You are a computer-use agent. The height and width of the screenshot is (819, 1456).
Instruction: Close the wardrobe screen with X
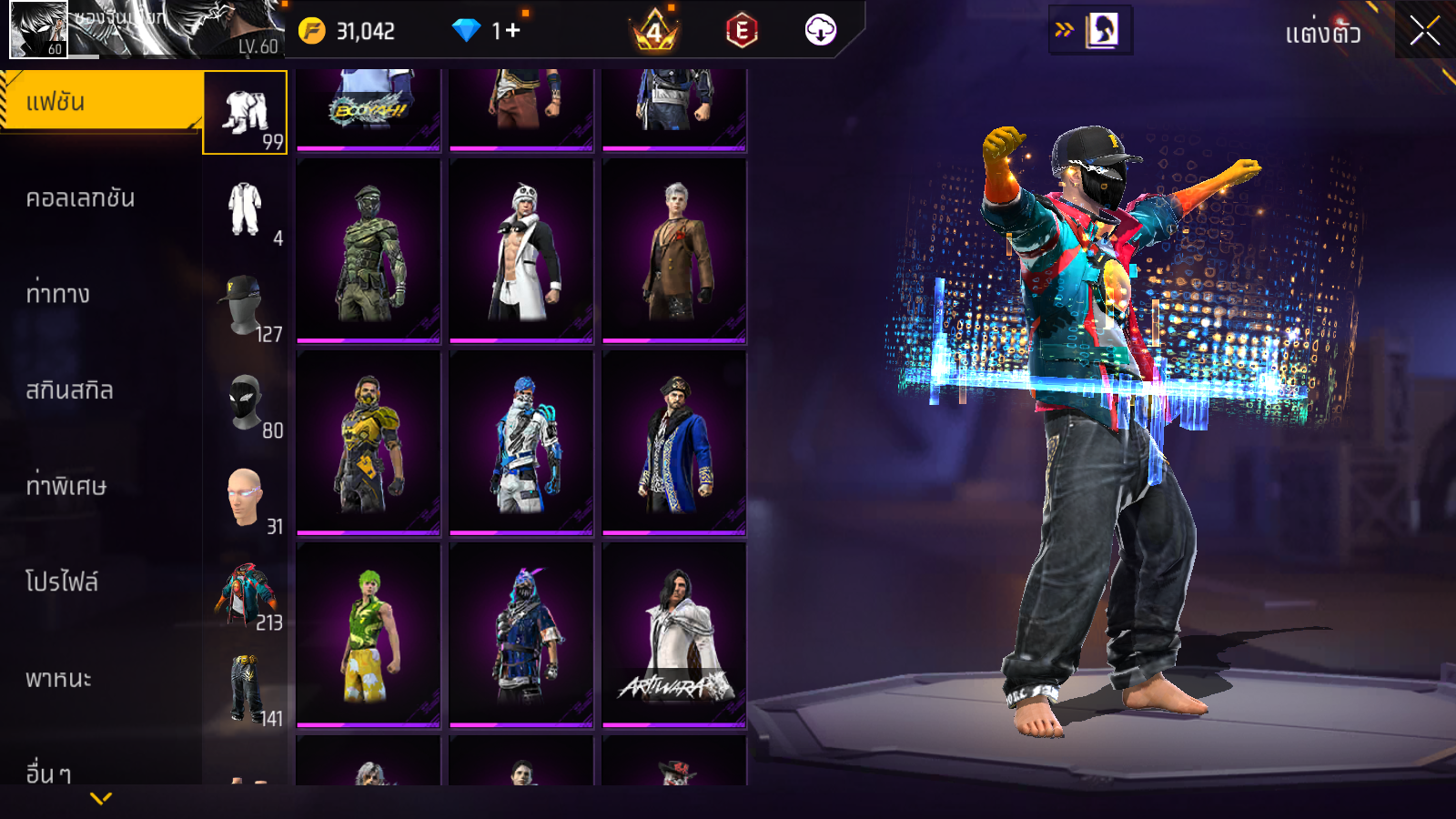tap(1425, 32)
